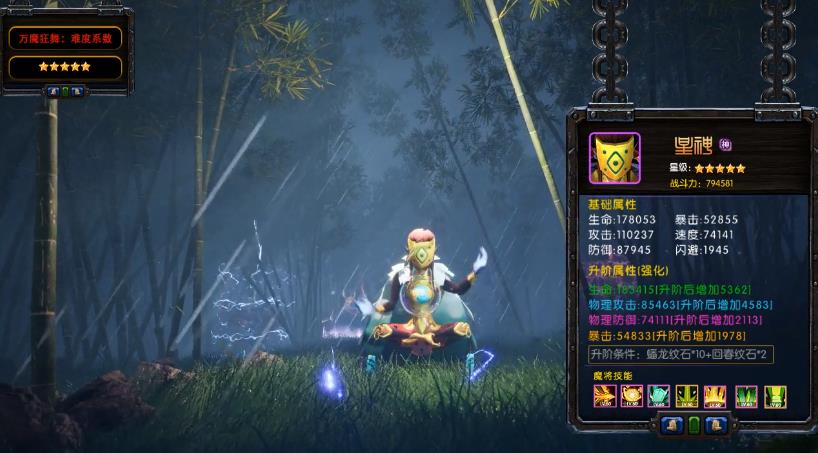Click the green gem button under hero panel
This screenshot has width=818, height=453.
(694, 424)
